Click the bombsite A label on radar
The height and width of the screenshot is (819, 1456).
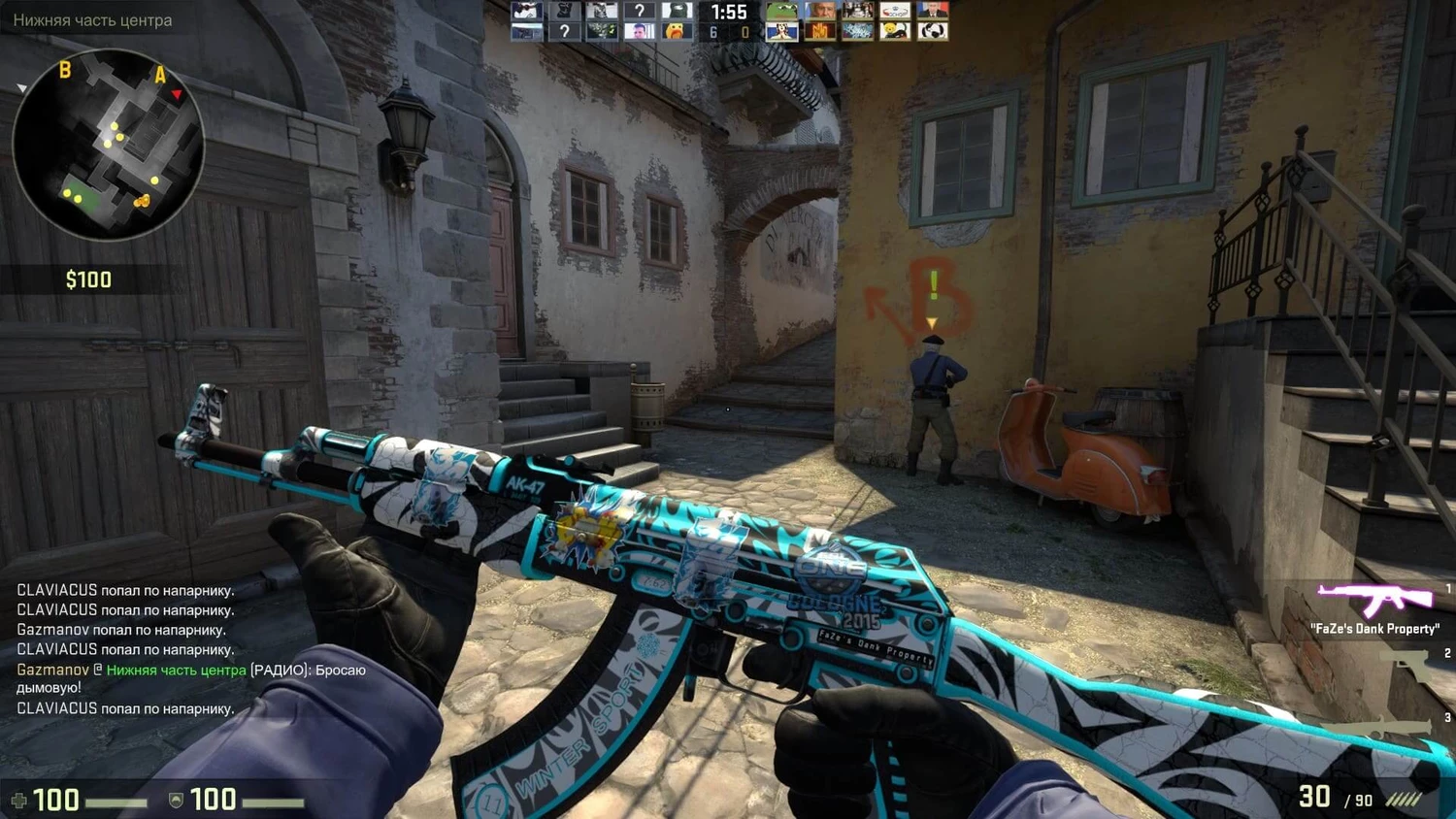pyautogui.click(x=160, y=75)
